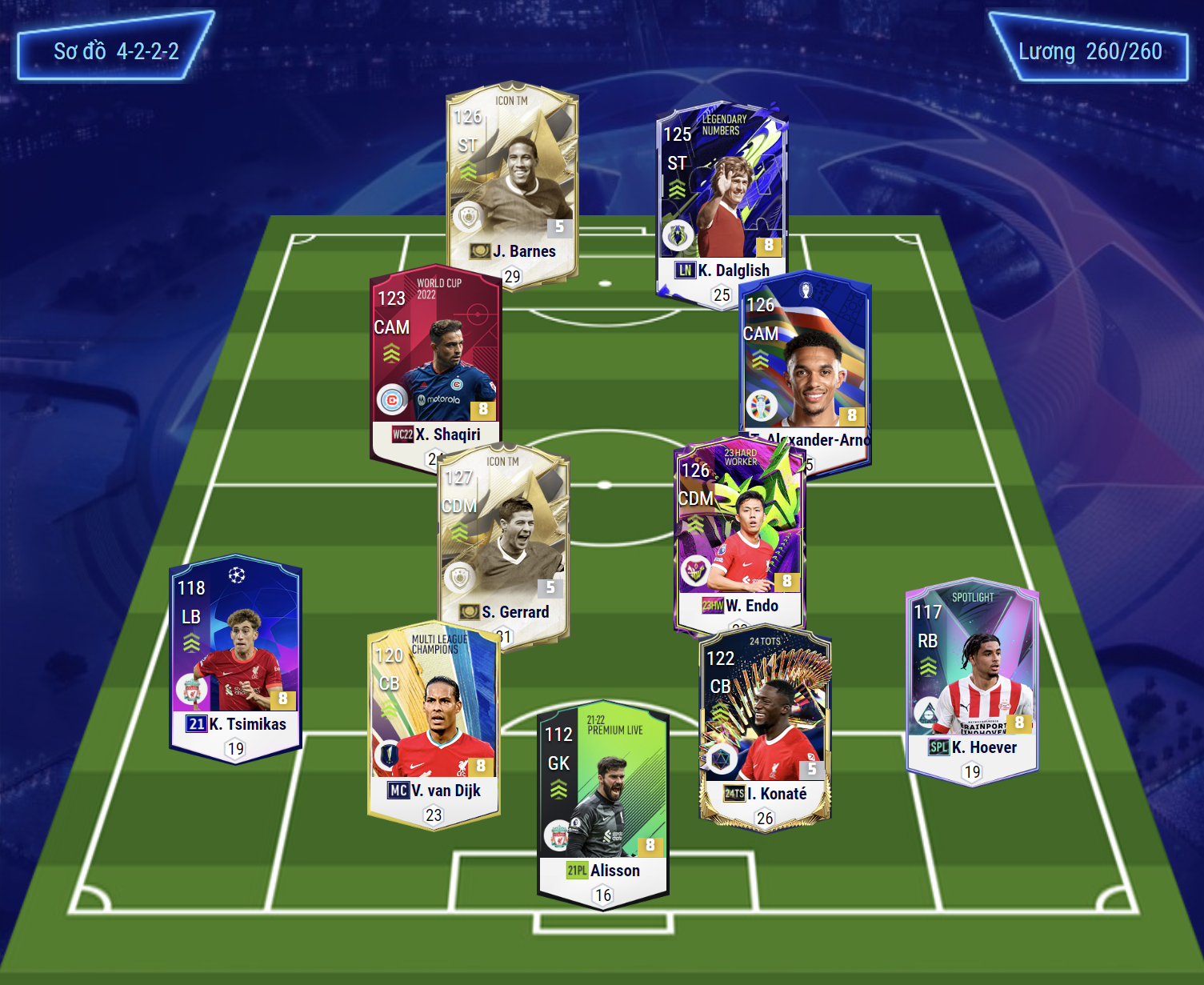Select the W. Endo CDM card
This screenshot has width=1204, height=985.
(740, 536)
